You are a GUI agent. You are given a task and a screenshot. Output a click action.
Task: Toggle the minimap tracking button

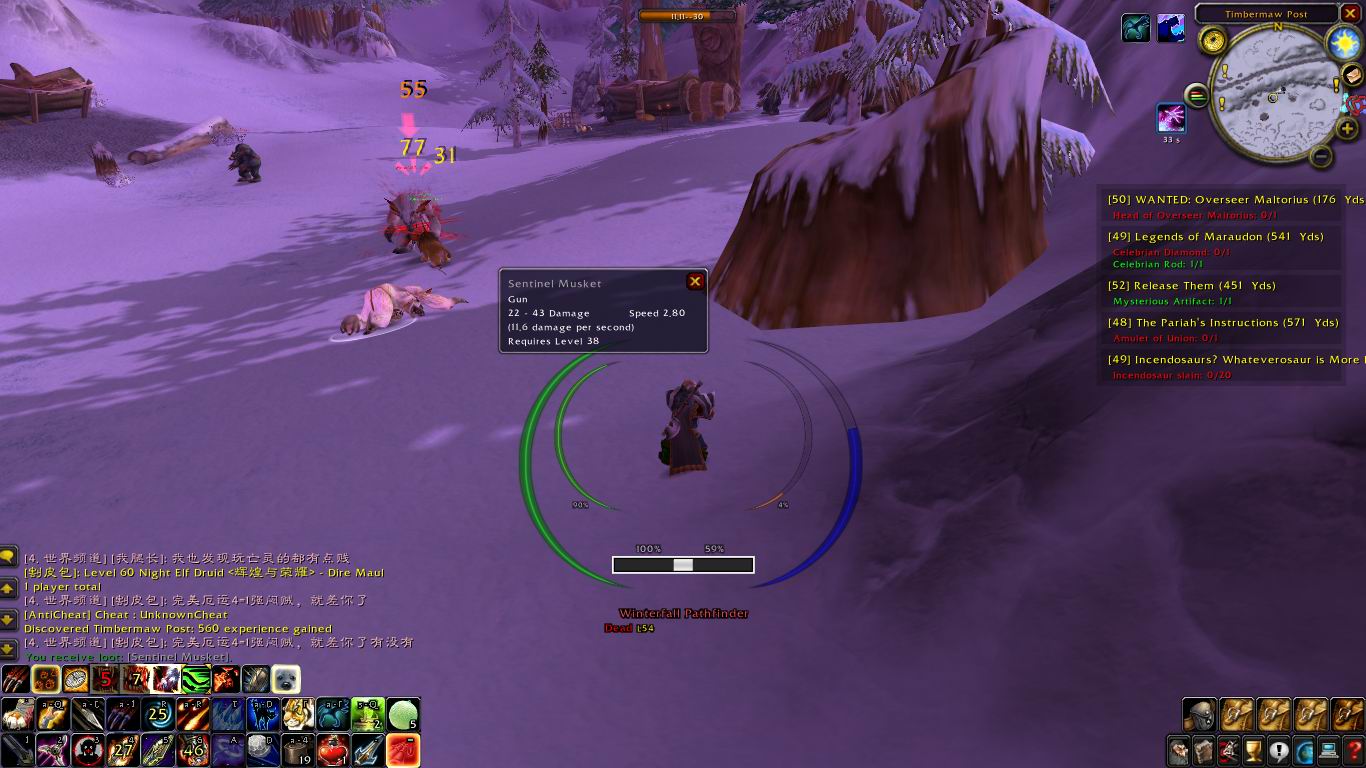1197,96
